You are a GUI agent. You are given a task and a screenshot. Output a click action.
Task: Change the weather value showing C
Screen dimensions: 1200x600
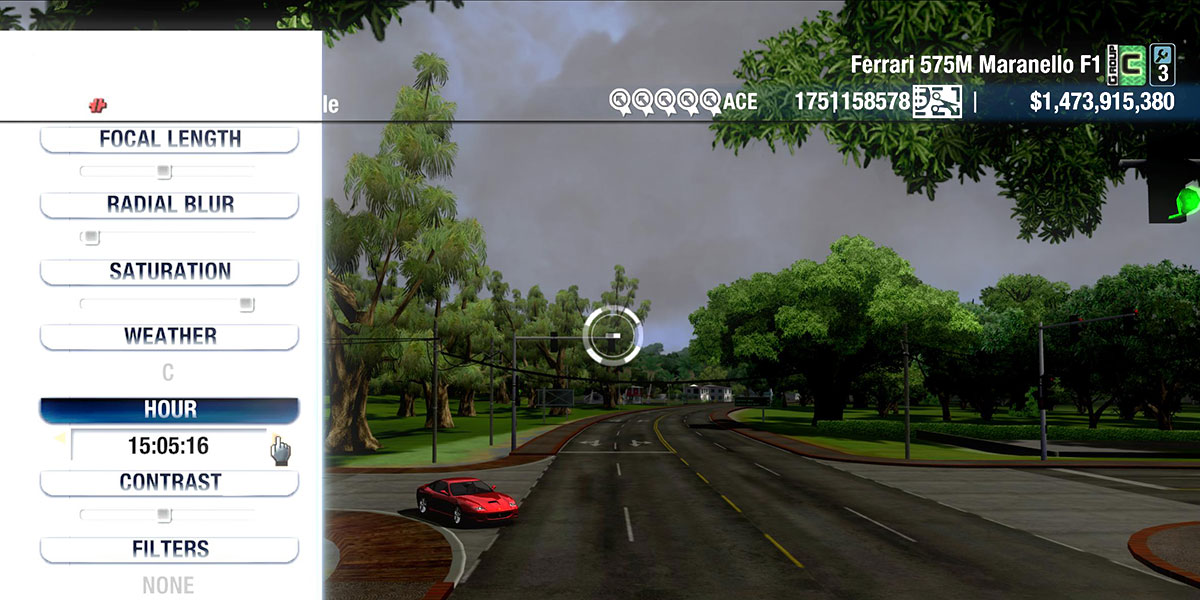click(168, 373)
